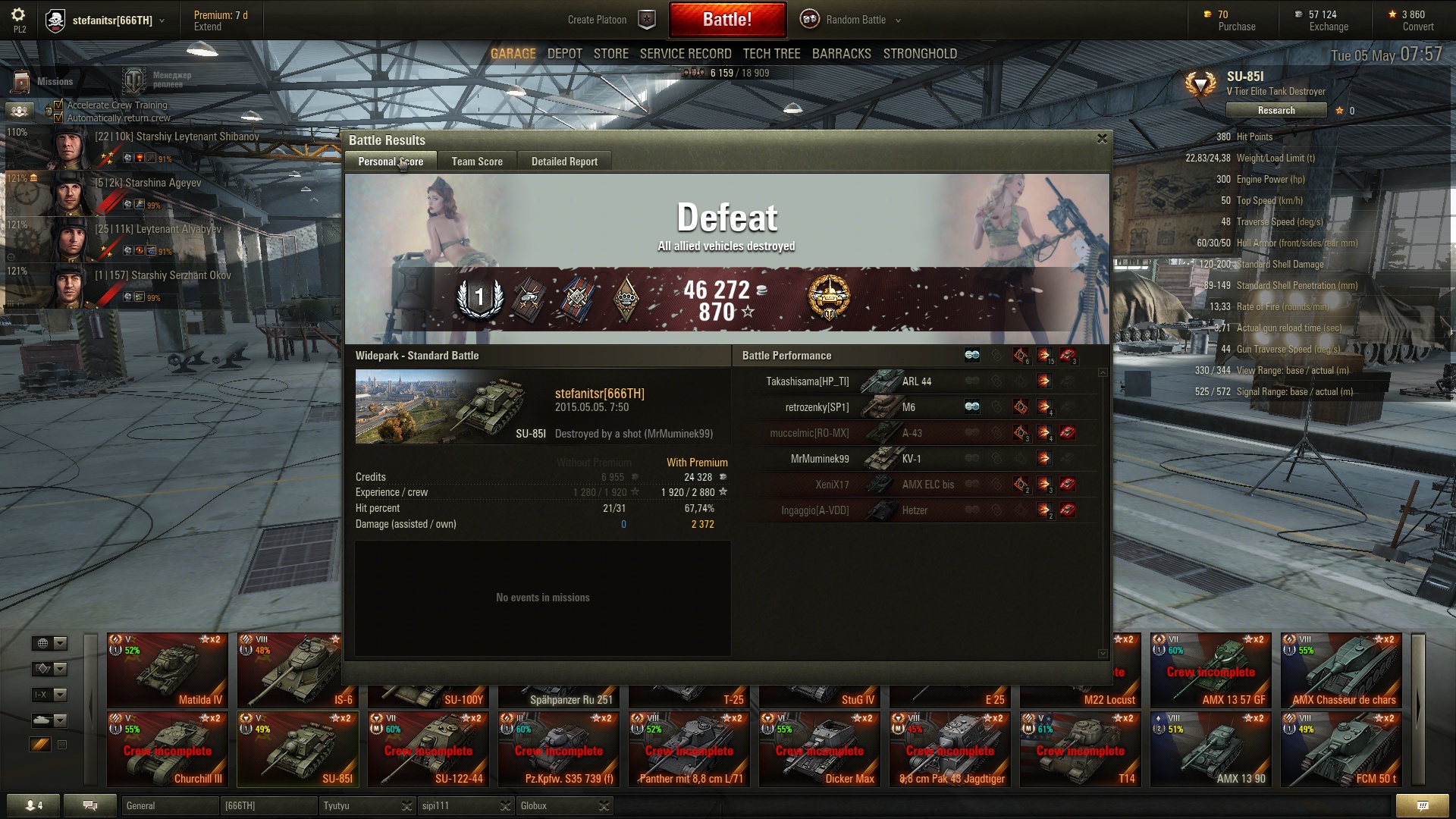
Task: Open the Barracks
Action: [x=841, y=54]
